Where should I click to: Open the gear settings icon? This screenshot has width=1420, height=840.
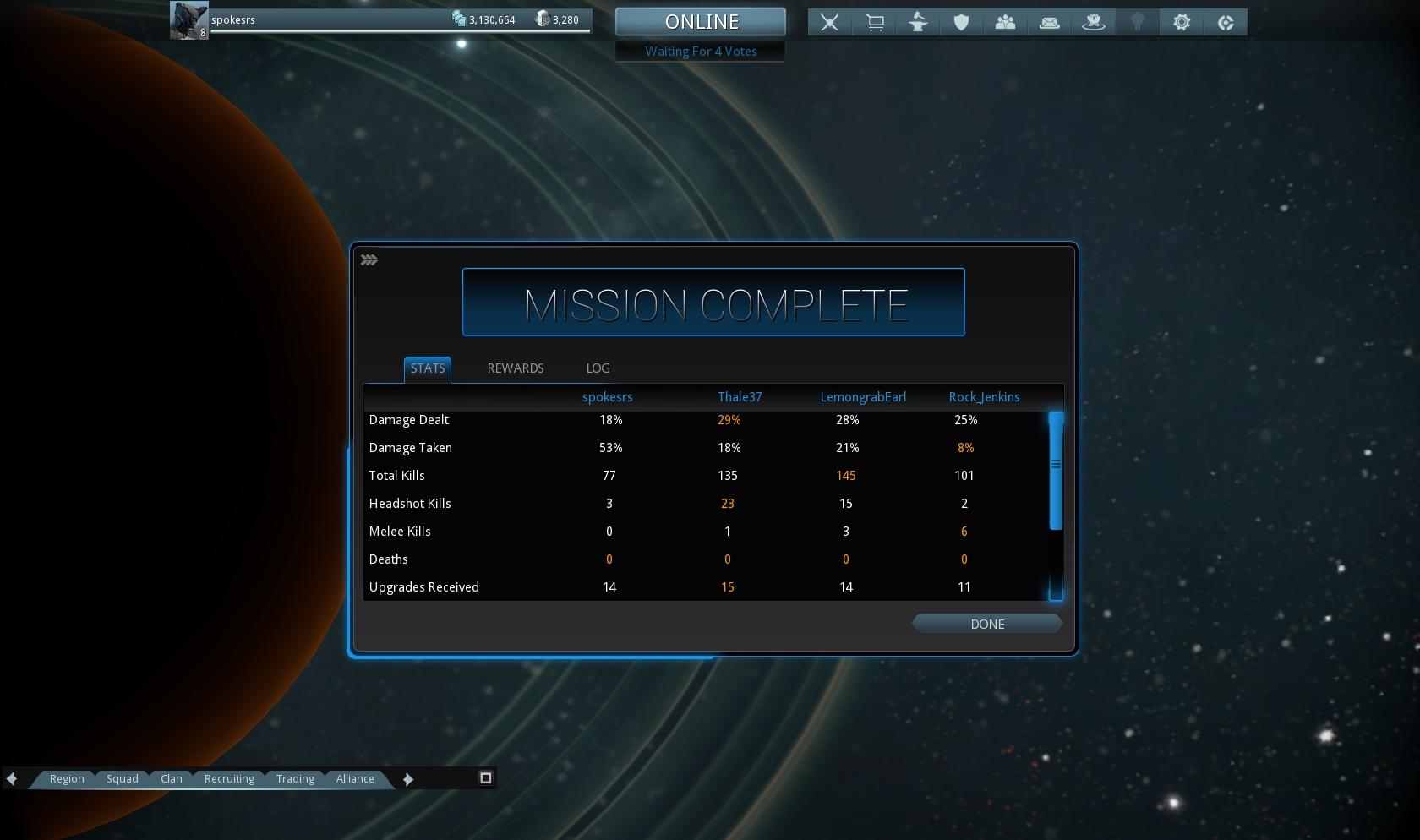[x=1182, y=23]
